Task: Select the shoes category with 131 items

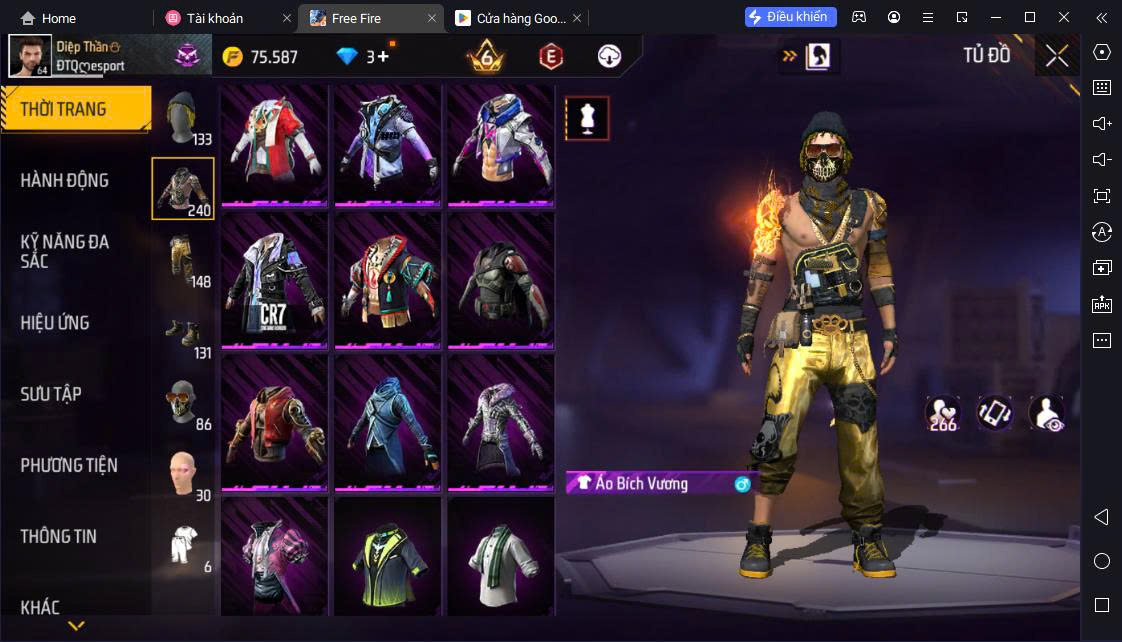Action: pyautogui.click(x=183, y=332)
